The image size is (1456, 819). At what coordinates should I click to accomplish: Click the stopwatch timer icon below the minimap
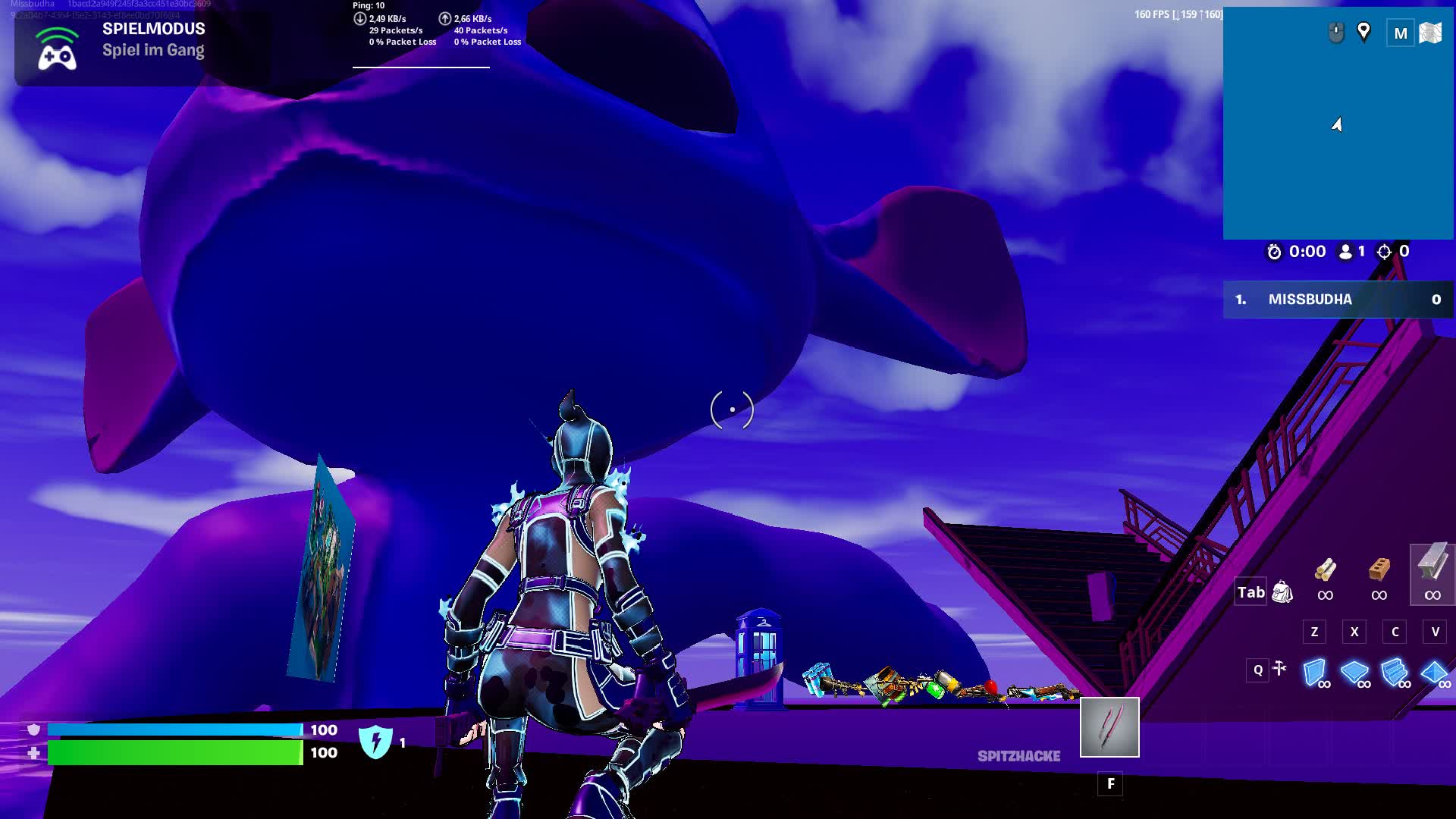pyautogui.click(x=1276, y=251)
